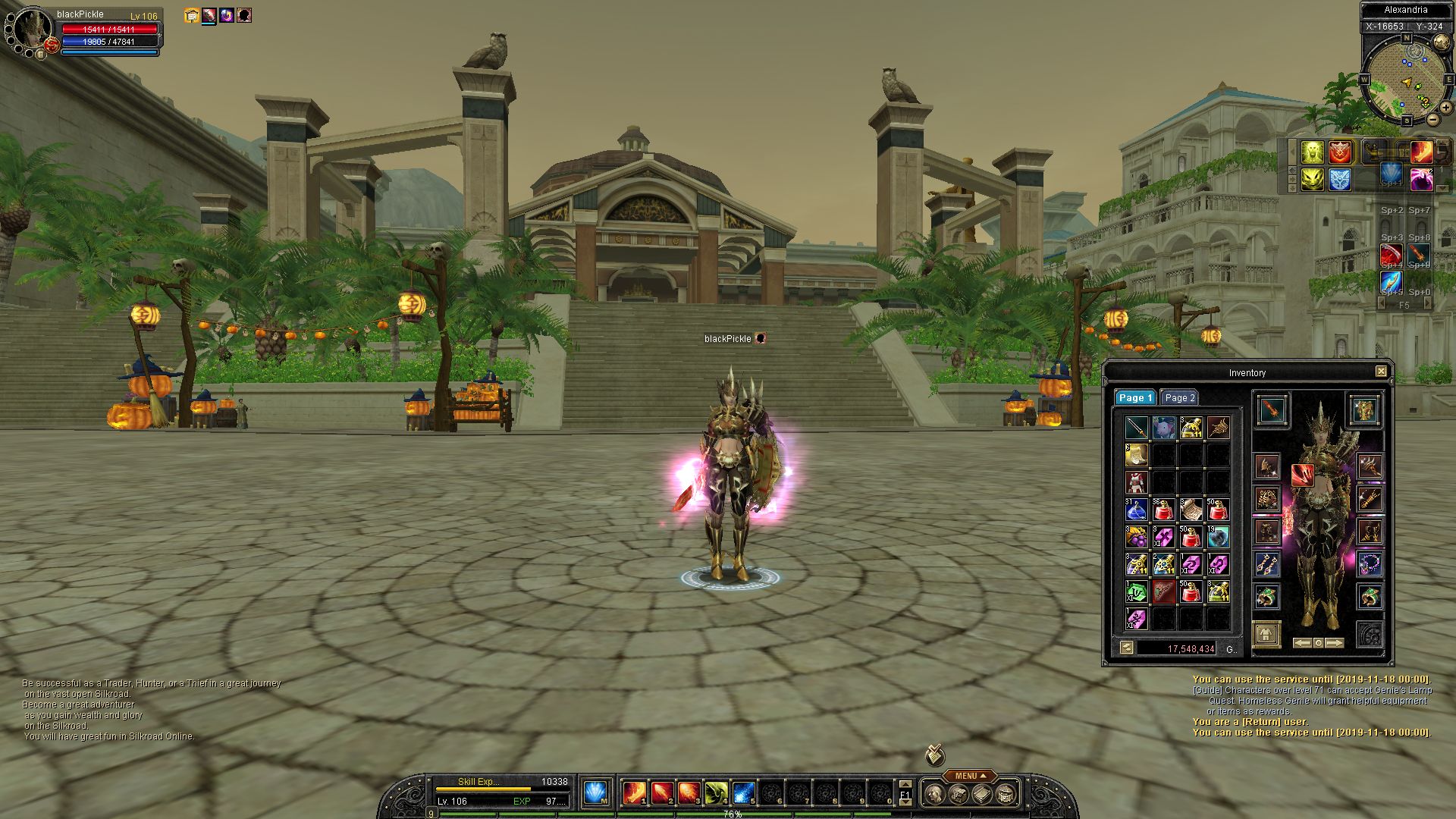
Task: Close the Inventory window
Action: pos(1381,372)
